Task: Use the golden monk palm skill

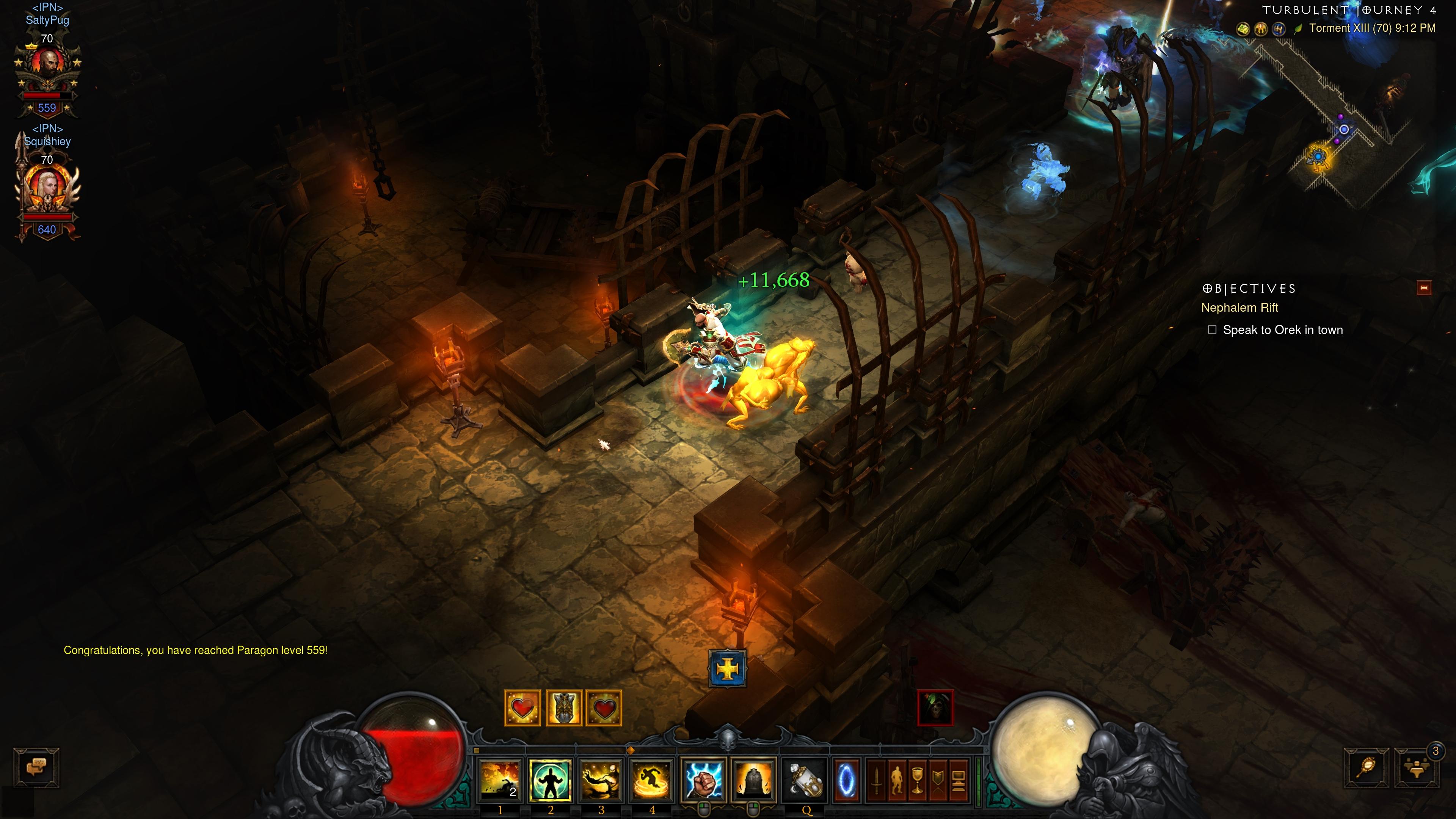Action: coord(601,780)
